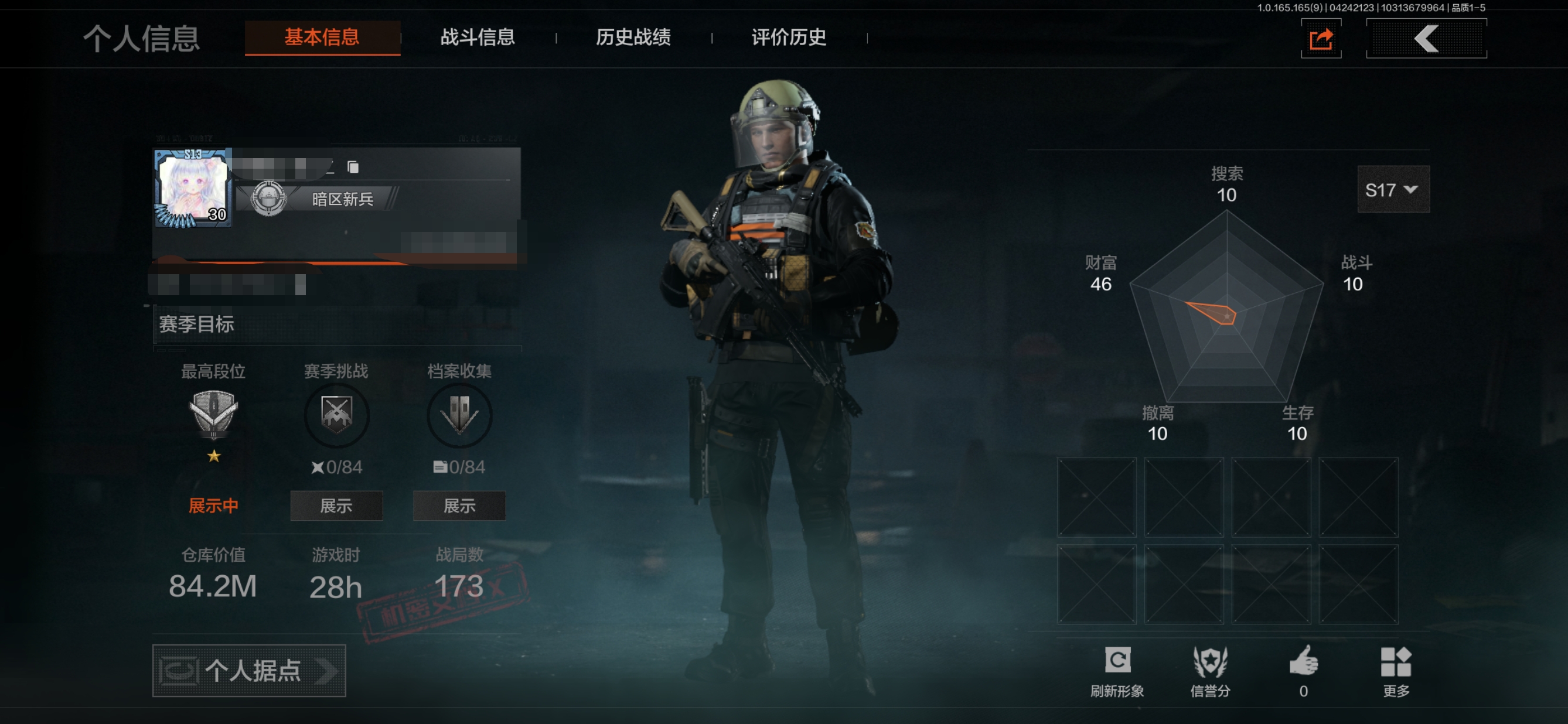Select the 最高段位 rank badge
The image size is (1568, 724).
coord(213,414)
